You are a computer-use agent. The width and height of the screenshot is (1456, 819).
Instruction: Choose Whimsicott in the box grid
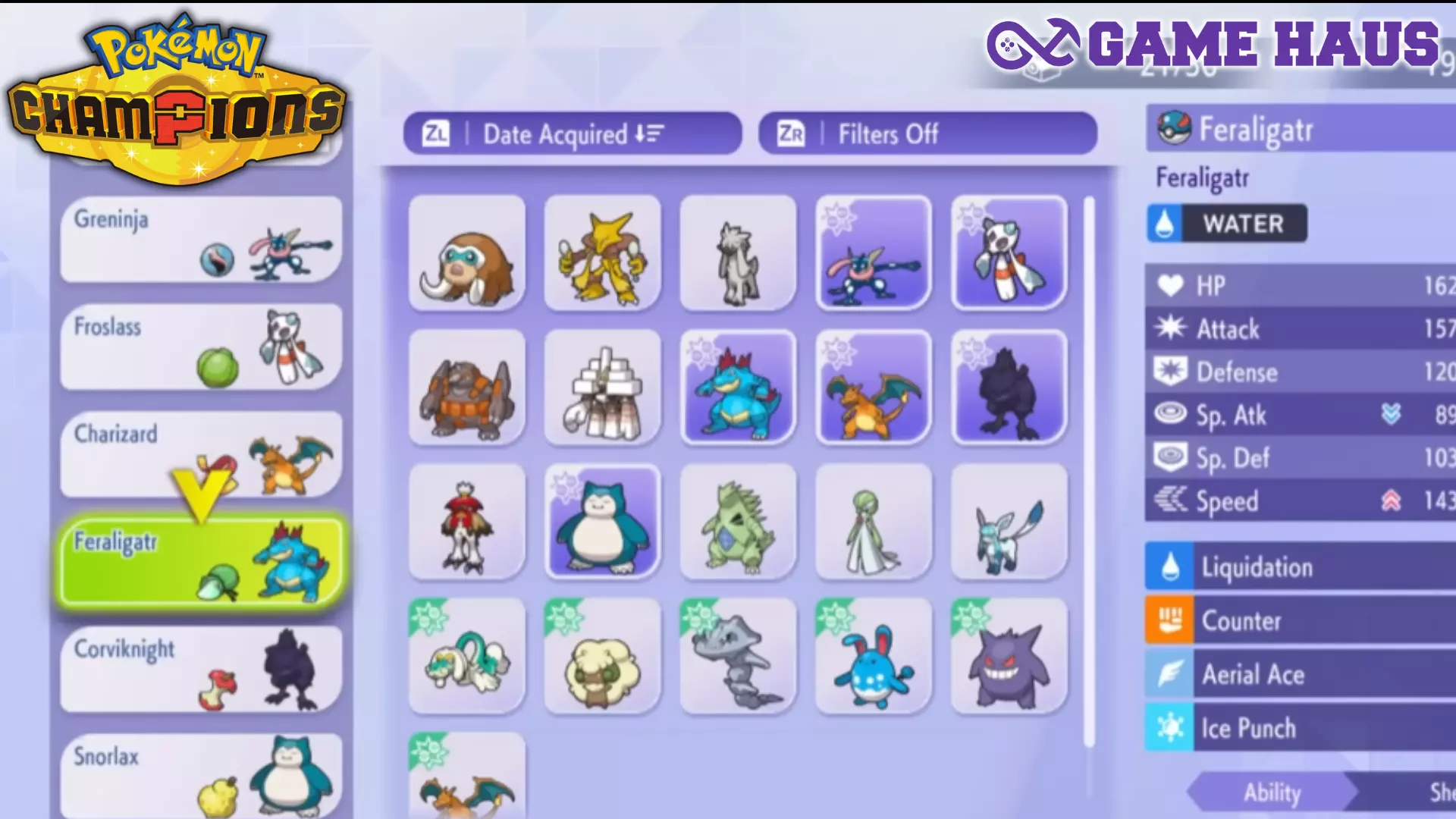point(602,657)
